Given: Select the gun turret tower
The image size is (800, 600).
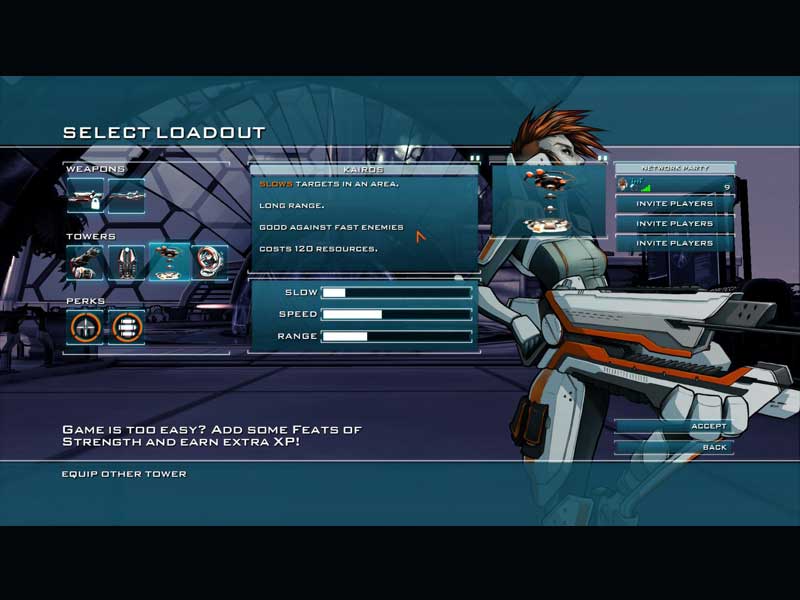Looking at the screenshot, I should pos(86,262).
